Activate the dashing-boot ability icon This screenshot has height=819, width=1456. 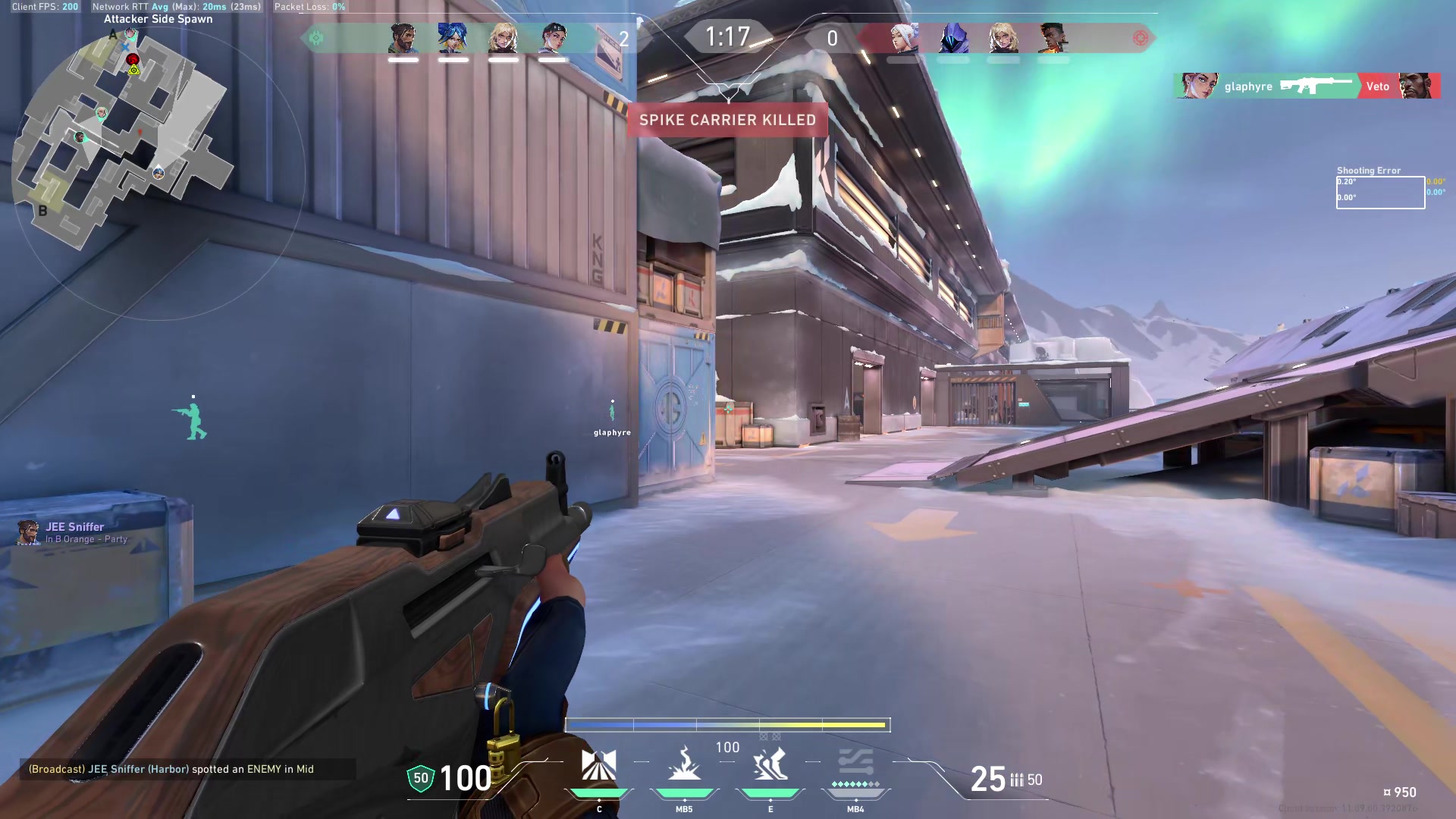[770, 764]
